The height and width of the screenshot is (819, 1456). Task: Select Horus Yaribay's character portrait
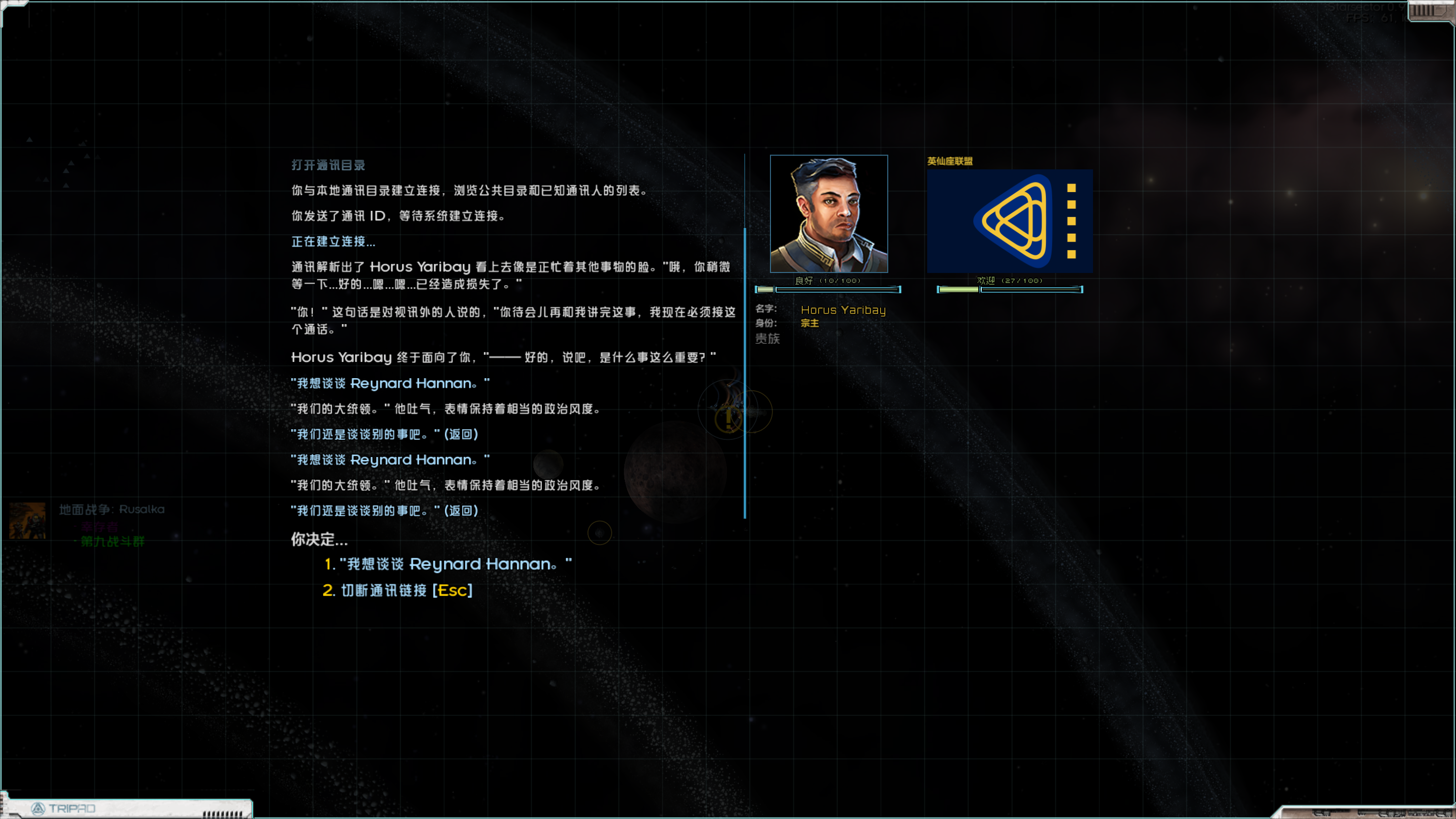pyautogui.click(x=829, y=214)
